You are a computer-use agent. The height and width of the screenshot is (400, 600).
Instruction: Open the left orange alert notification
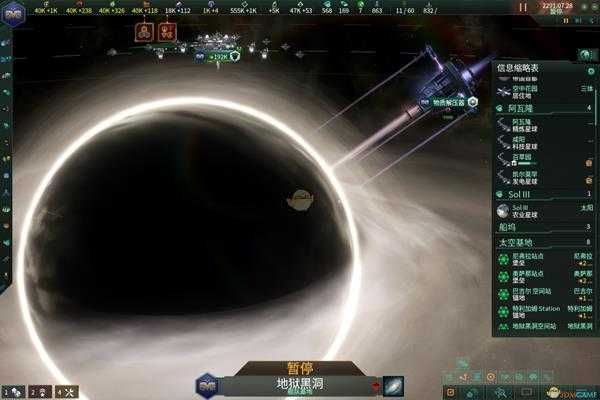click(x=143, y=31)
